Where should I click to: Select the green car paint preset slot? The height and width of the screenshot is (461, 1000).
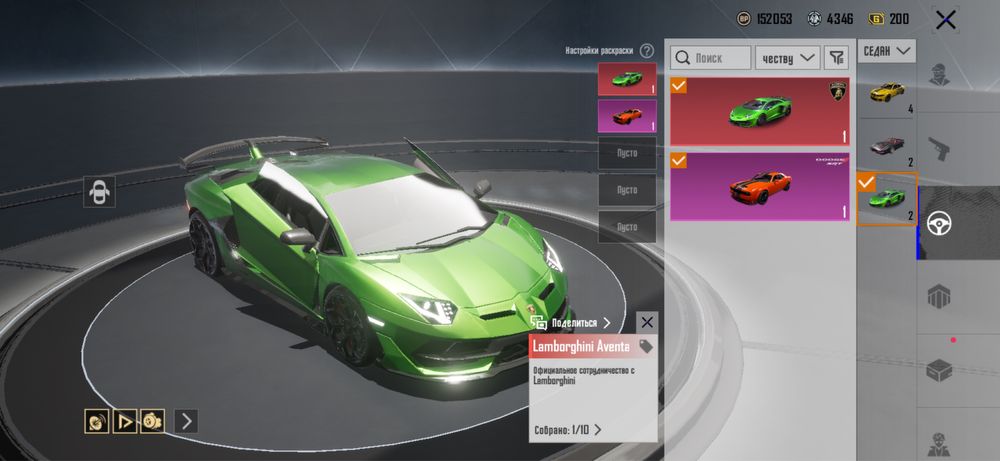(x=627, y=79)
